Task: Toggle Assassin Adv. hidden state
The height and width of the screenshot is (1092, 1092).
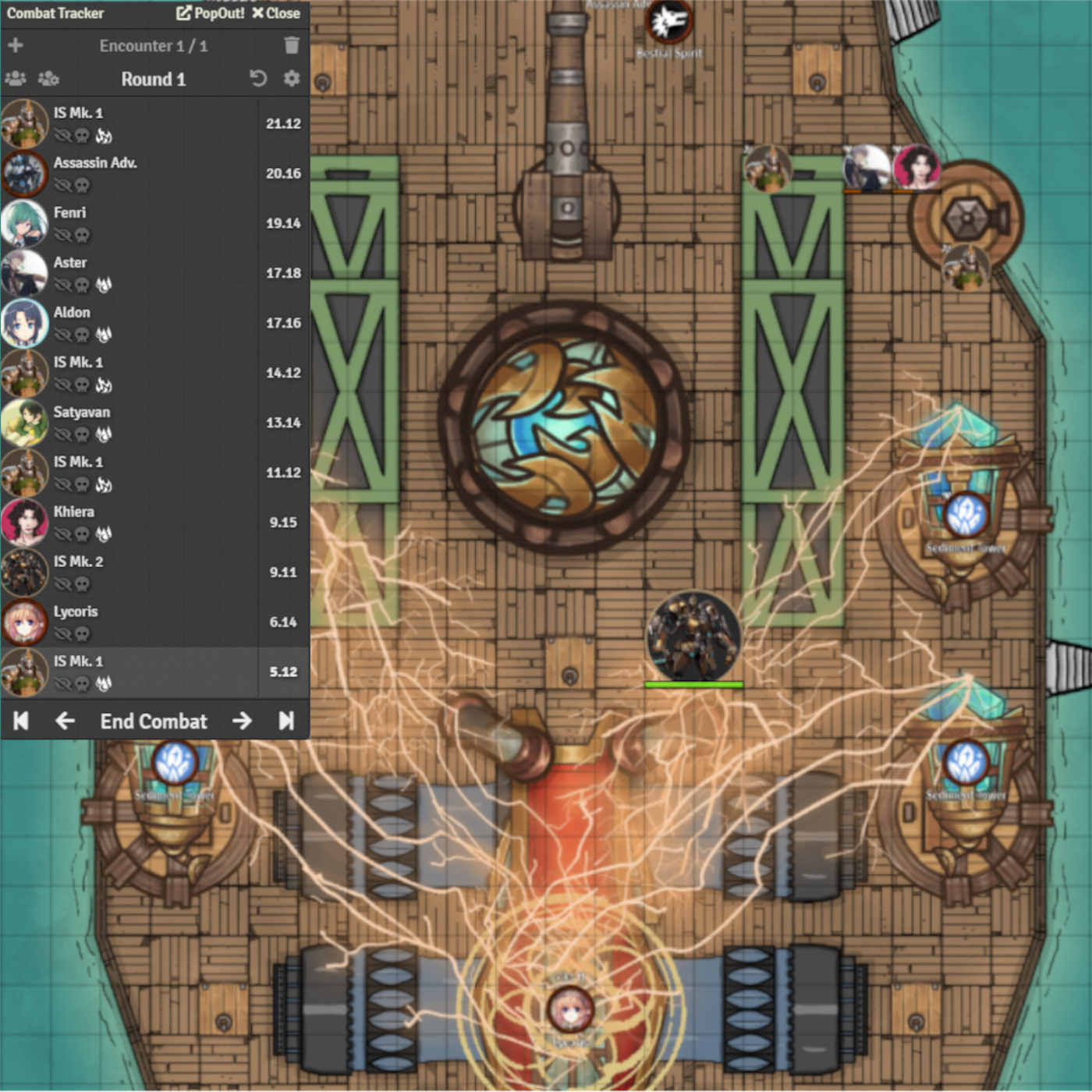Action: coord(63,186)
